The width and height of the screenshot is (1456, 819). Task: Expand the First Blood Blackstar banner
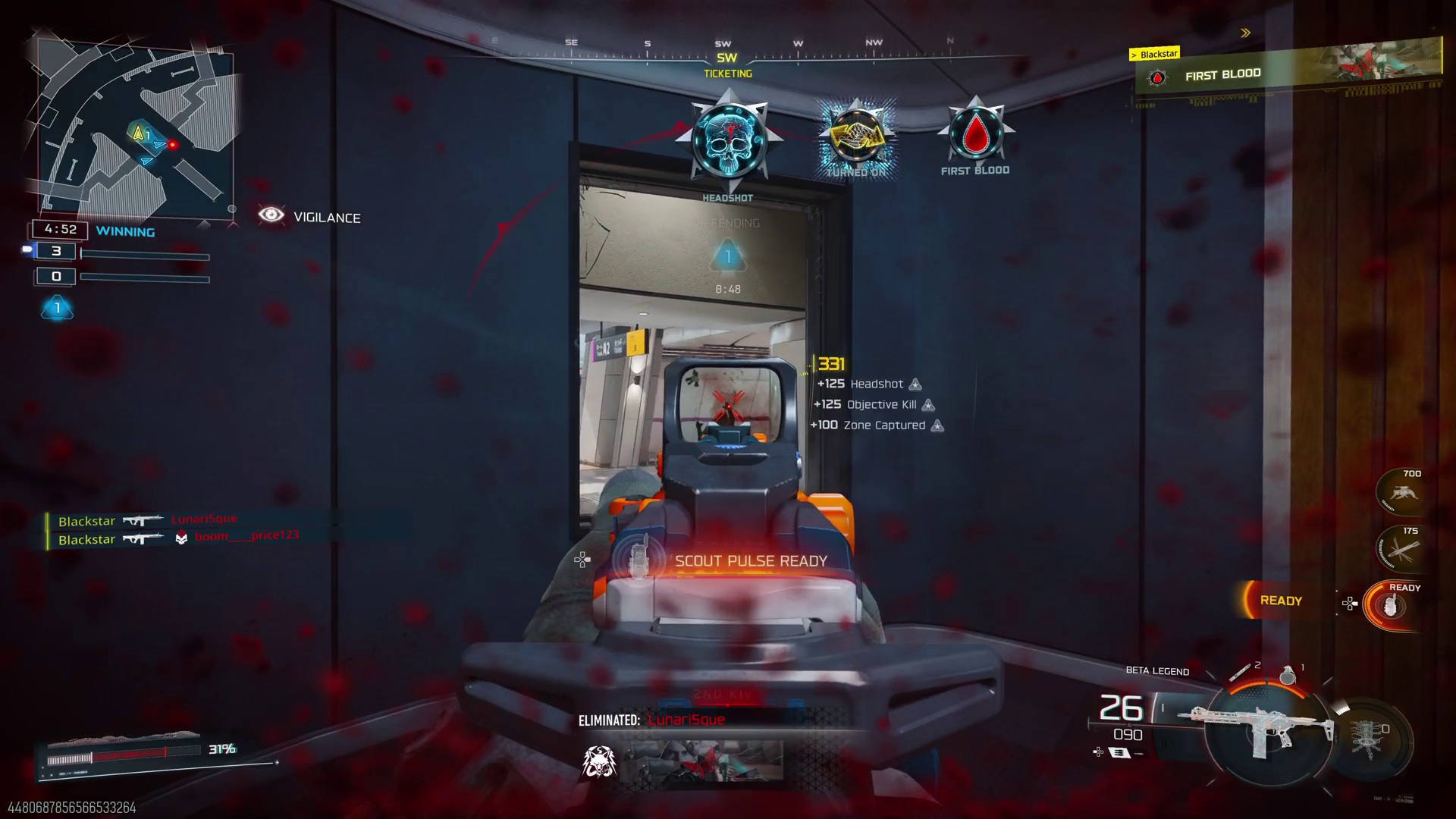click(x=1289, y=72)
